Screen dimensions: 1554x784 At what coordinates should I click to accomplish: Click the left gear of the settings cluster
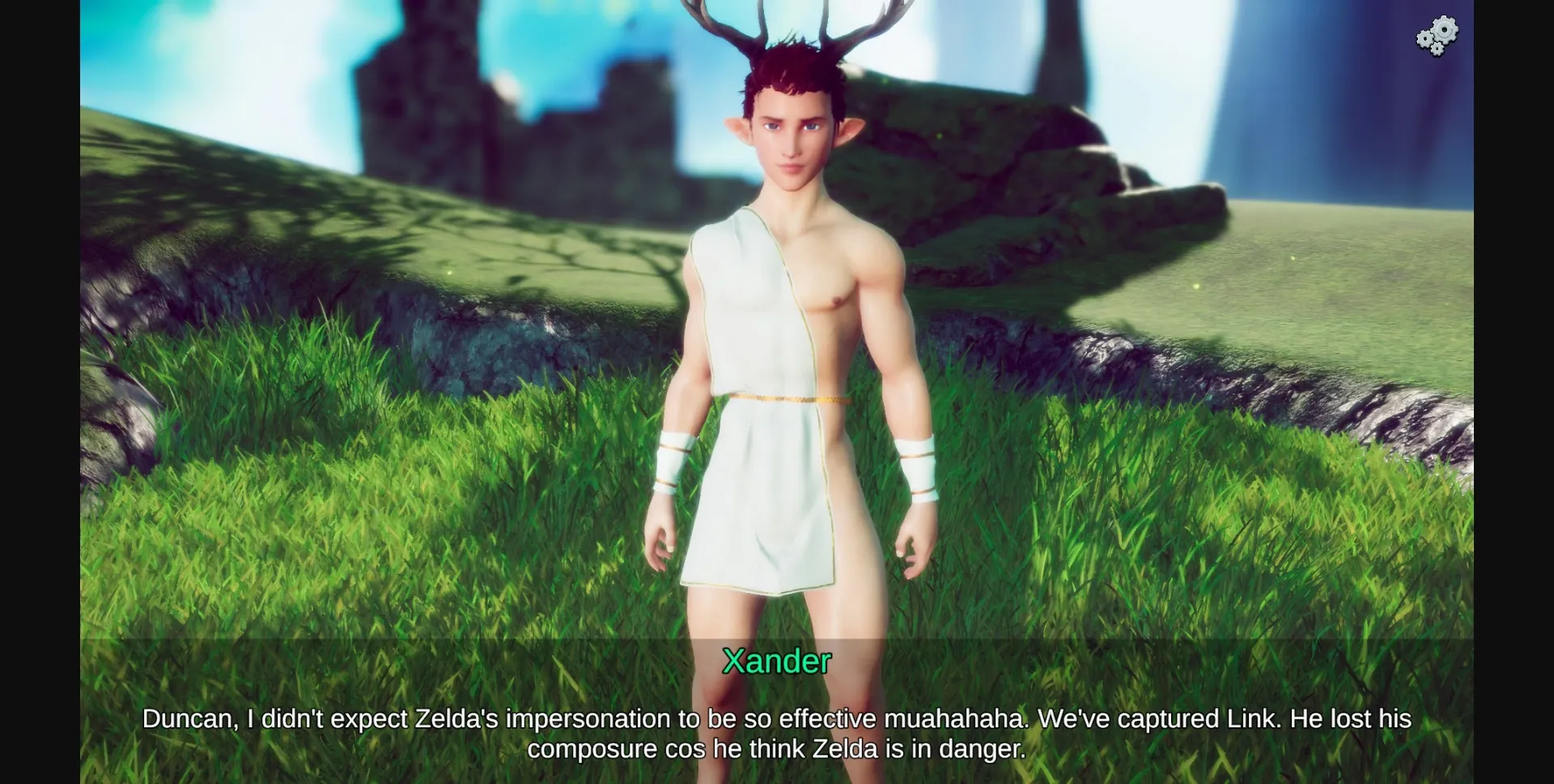(x=1425, y=38)
